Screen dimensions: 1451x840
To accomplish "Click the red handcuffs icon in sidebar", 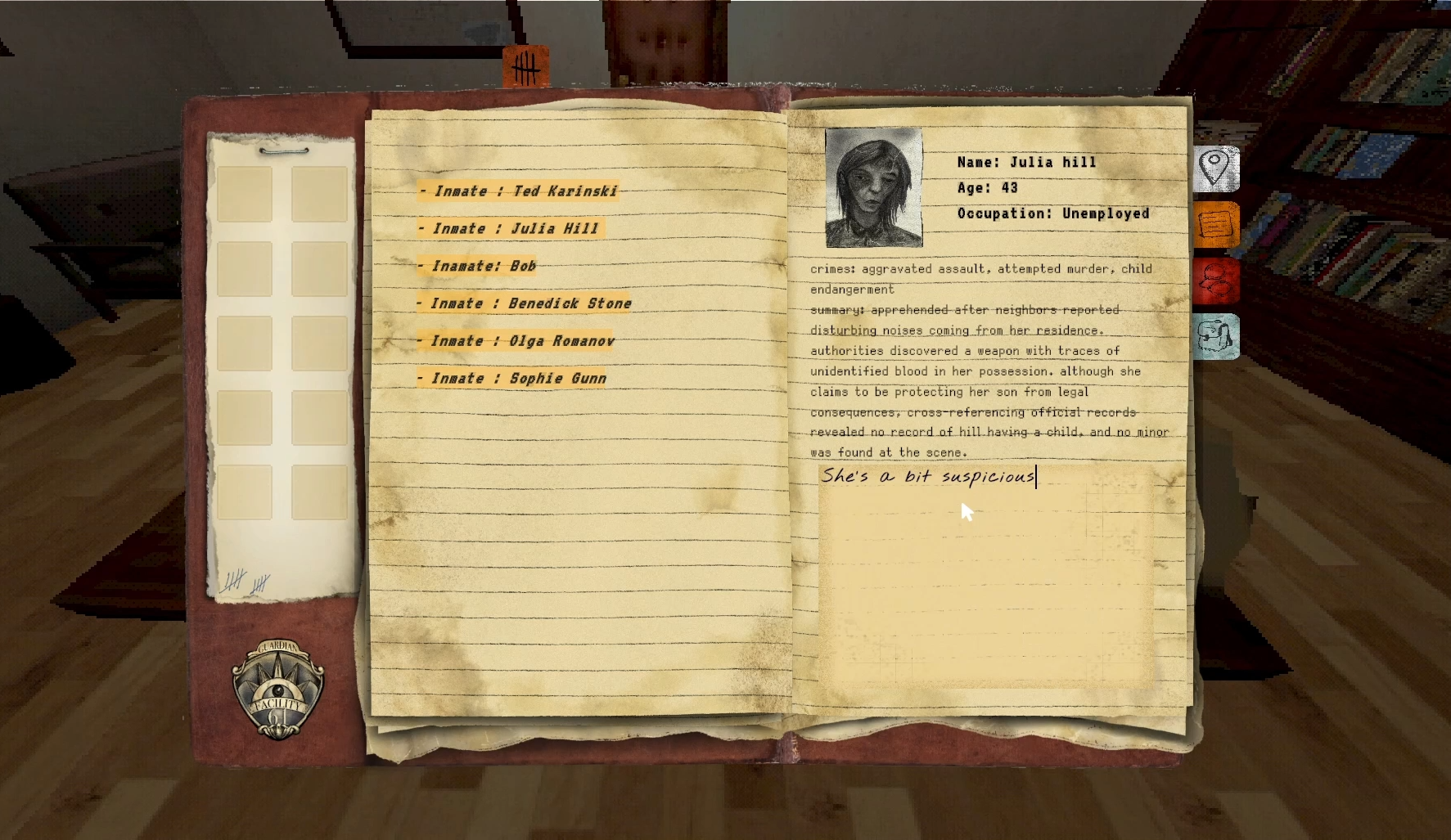I will pos(1215,281).
